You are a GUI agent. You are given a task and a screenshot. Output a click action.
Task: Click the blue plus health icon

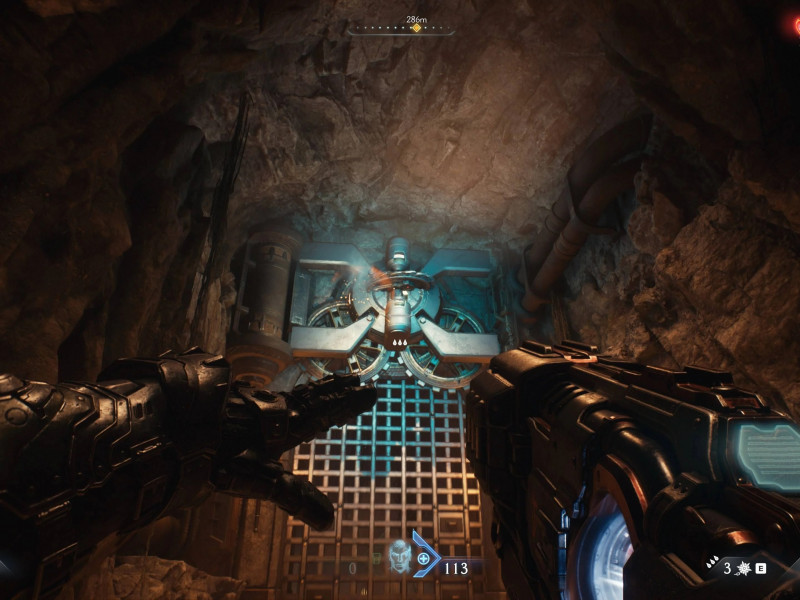(x=424, y=559)
